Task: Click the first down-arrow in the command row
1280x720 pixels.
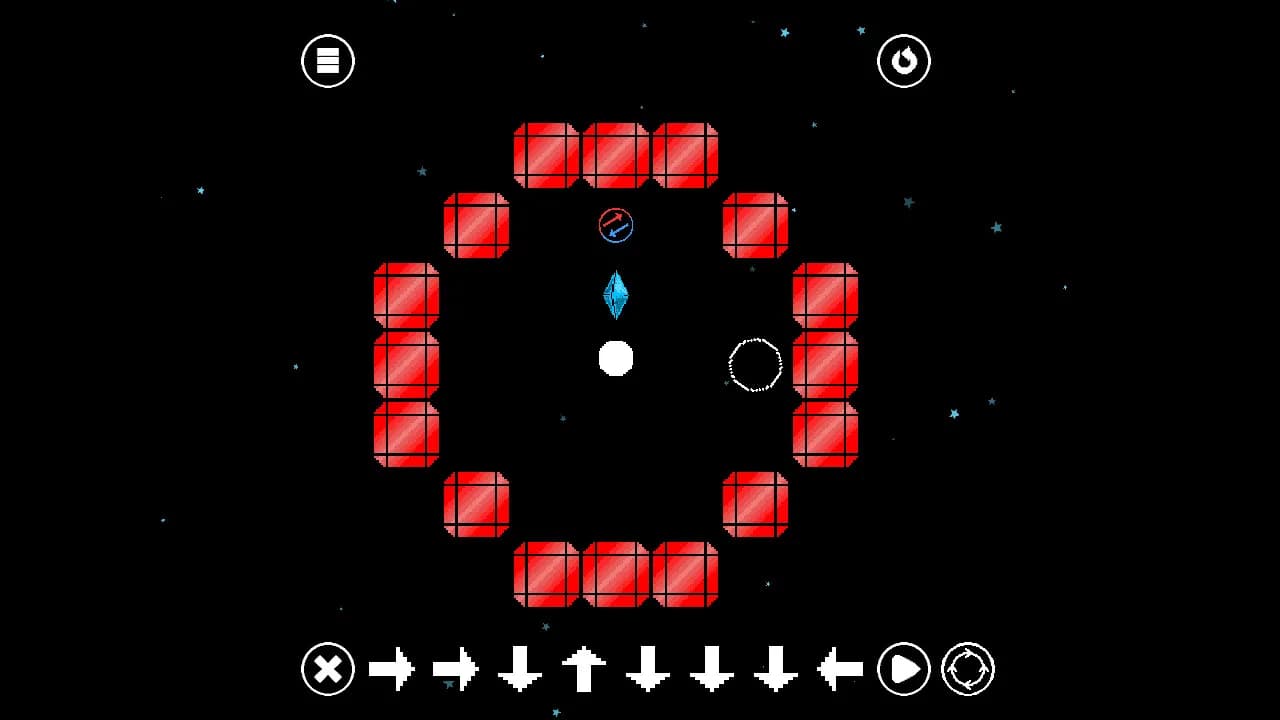Action: click(x=517, y=669)
